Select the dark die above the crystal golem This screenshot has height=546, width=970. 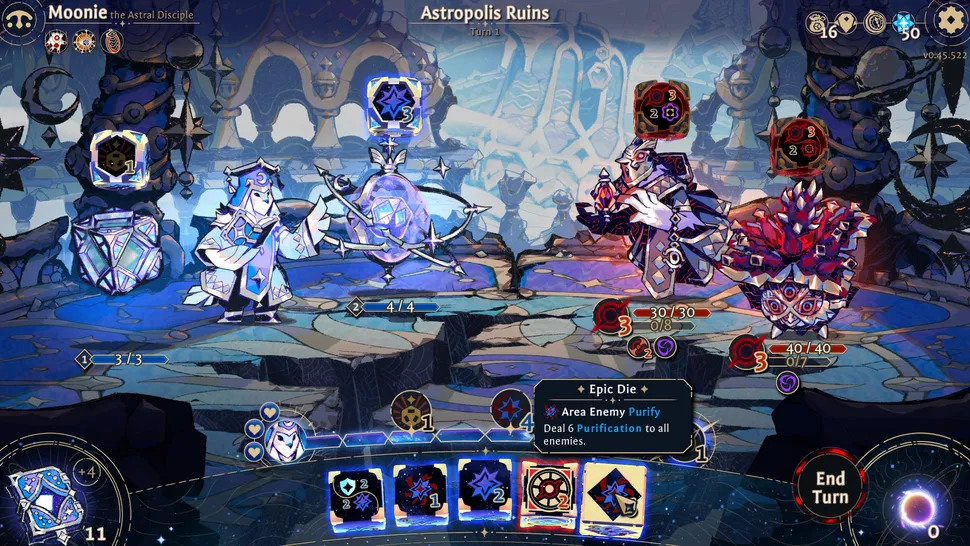[x=115, y=158]
